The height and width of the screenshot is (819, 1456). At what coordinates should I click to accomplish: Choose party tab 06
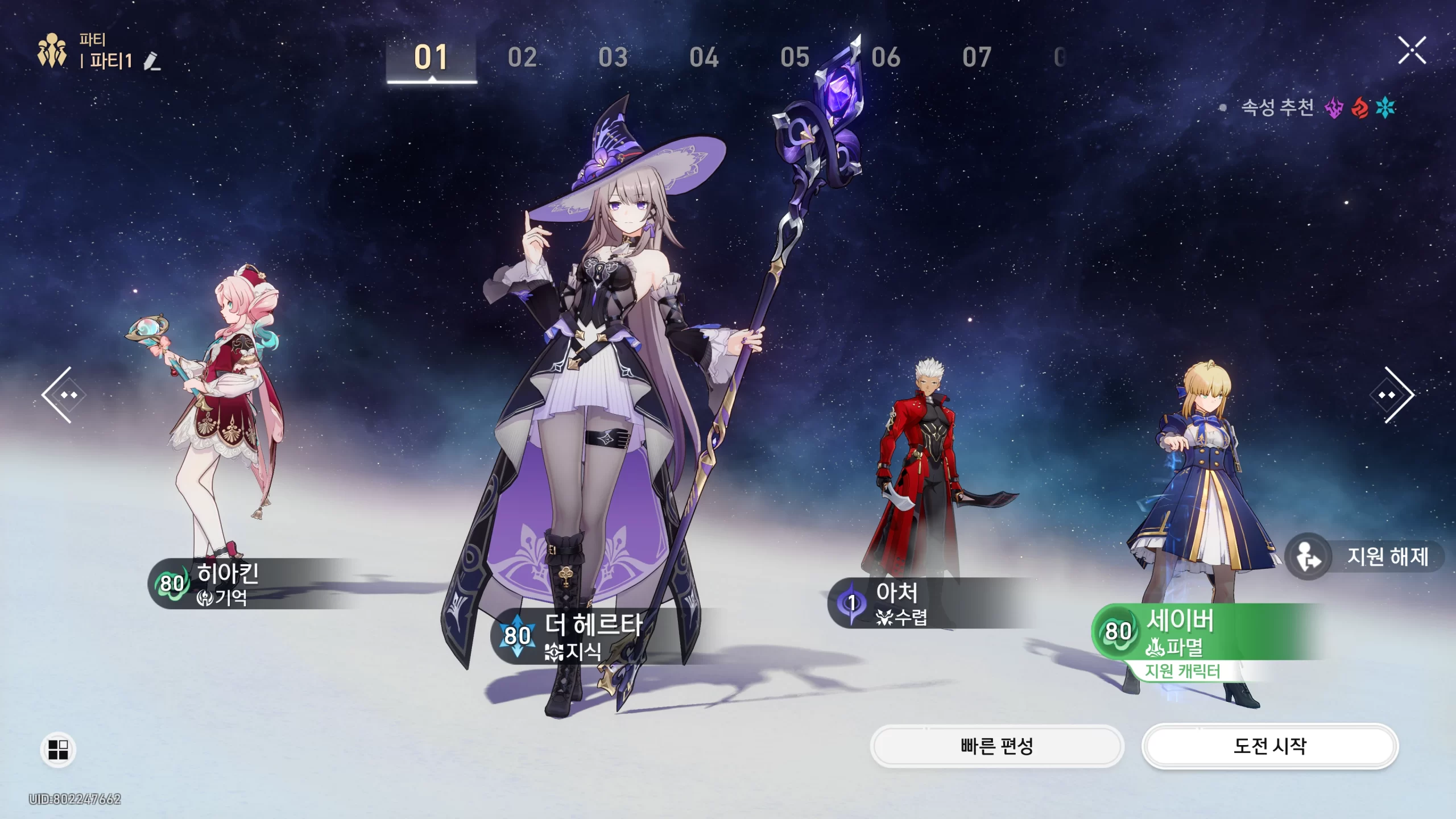(x=886, y=57)
